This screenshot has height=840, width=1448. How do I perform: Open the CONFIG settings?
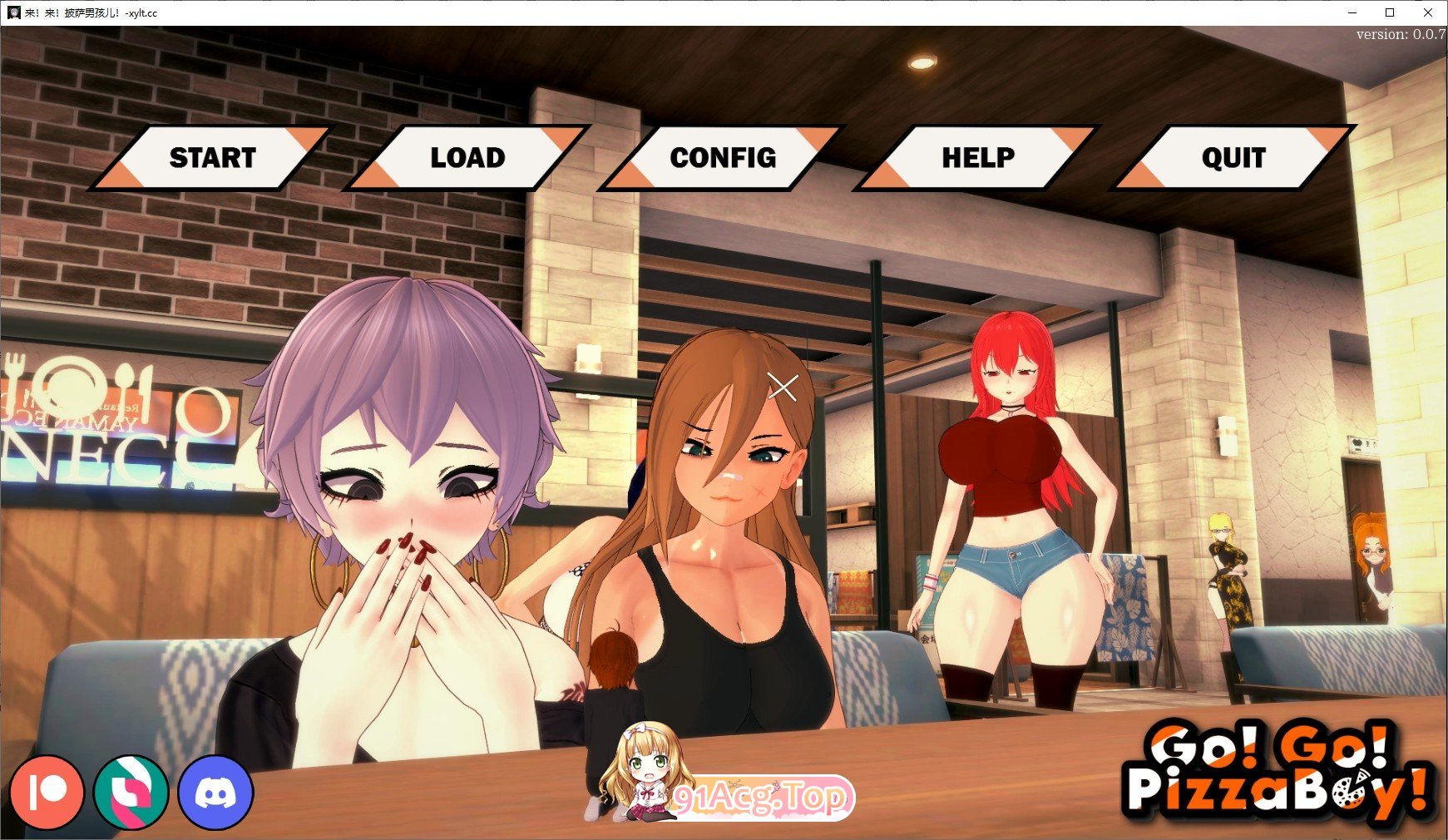click(723, 158)
